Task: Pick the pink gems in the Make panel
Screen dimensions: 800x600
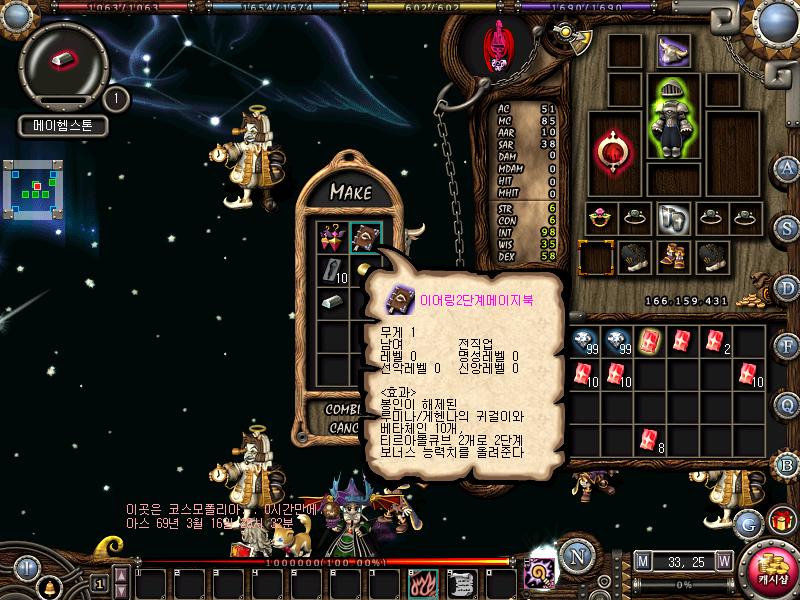Action: [x=331, y=237]
